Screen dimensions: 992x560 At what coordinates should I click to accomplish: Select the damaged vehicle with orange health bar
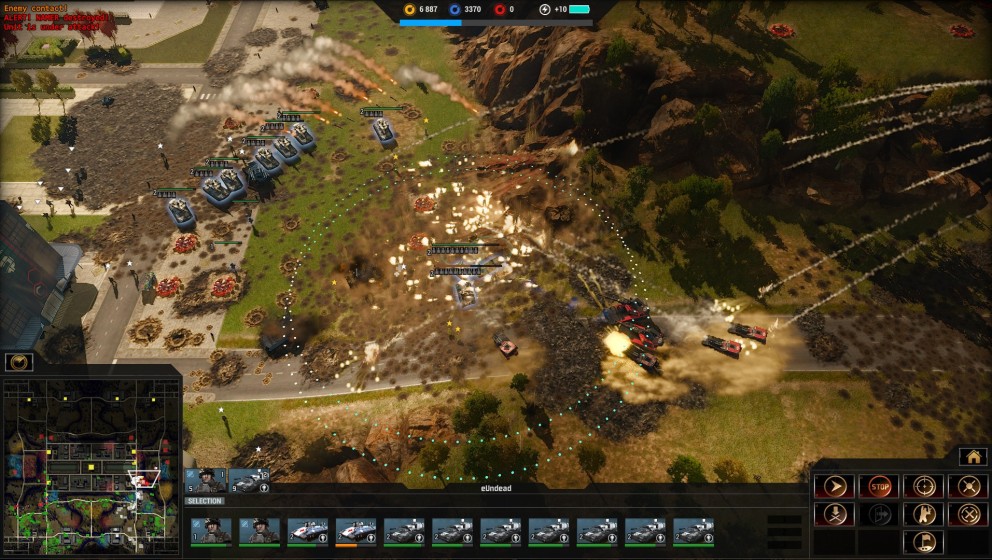point(356,531)
